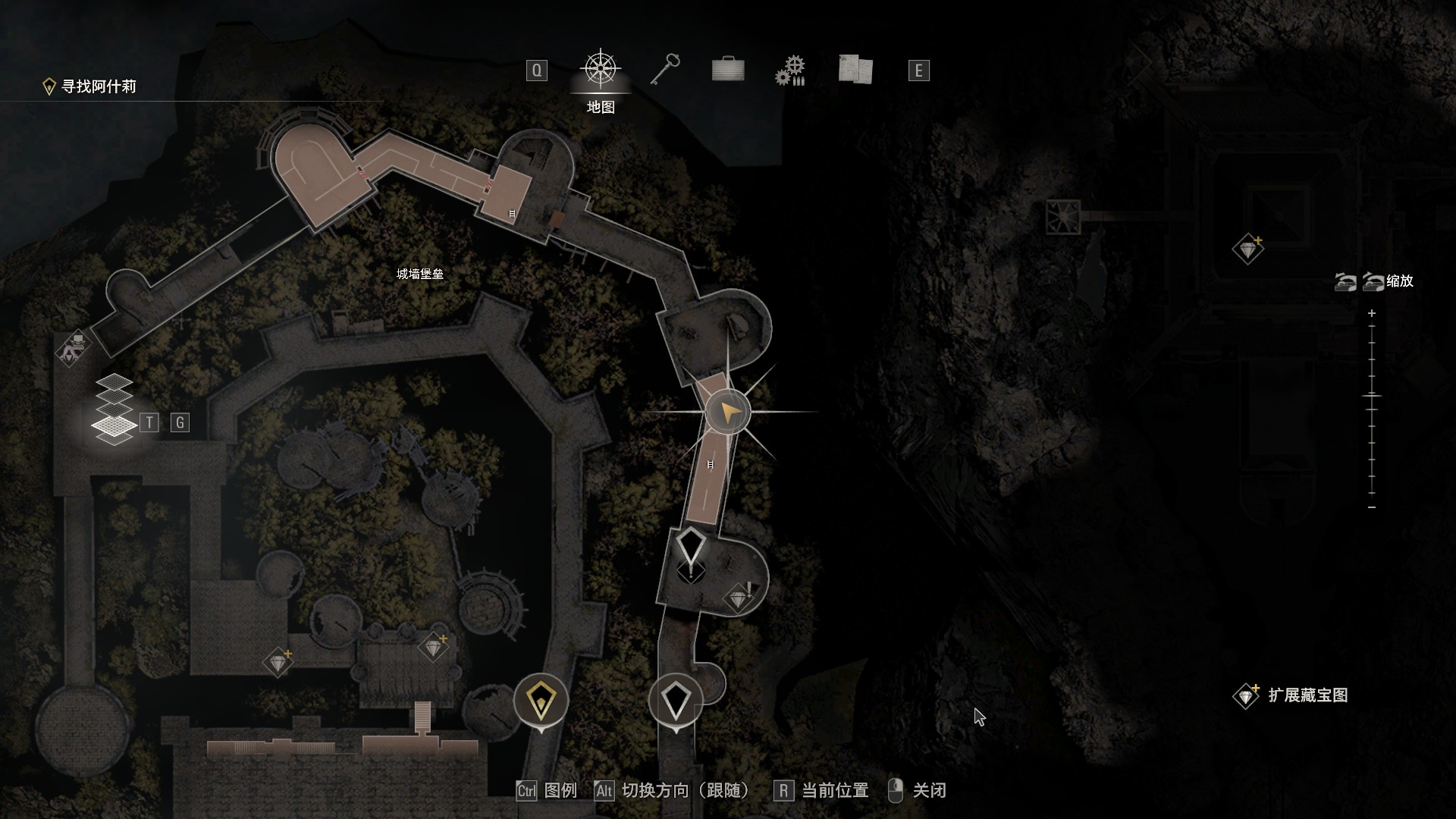Click the zoom scale plus sign
Viewport: 1456px width, 819px height.
(x=1372, y=313)
